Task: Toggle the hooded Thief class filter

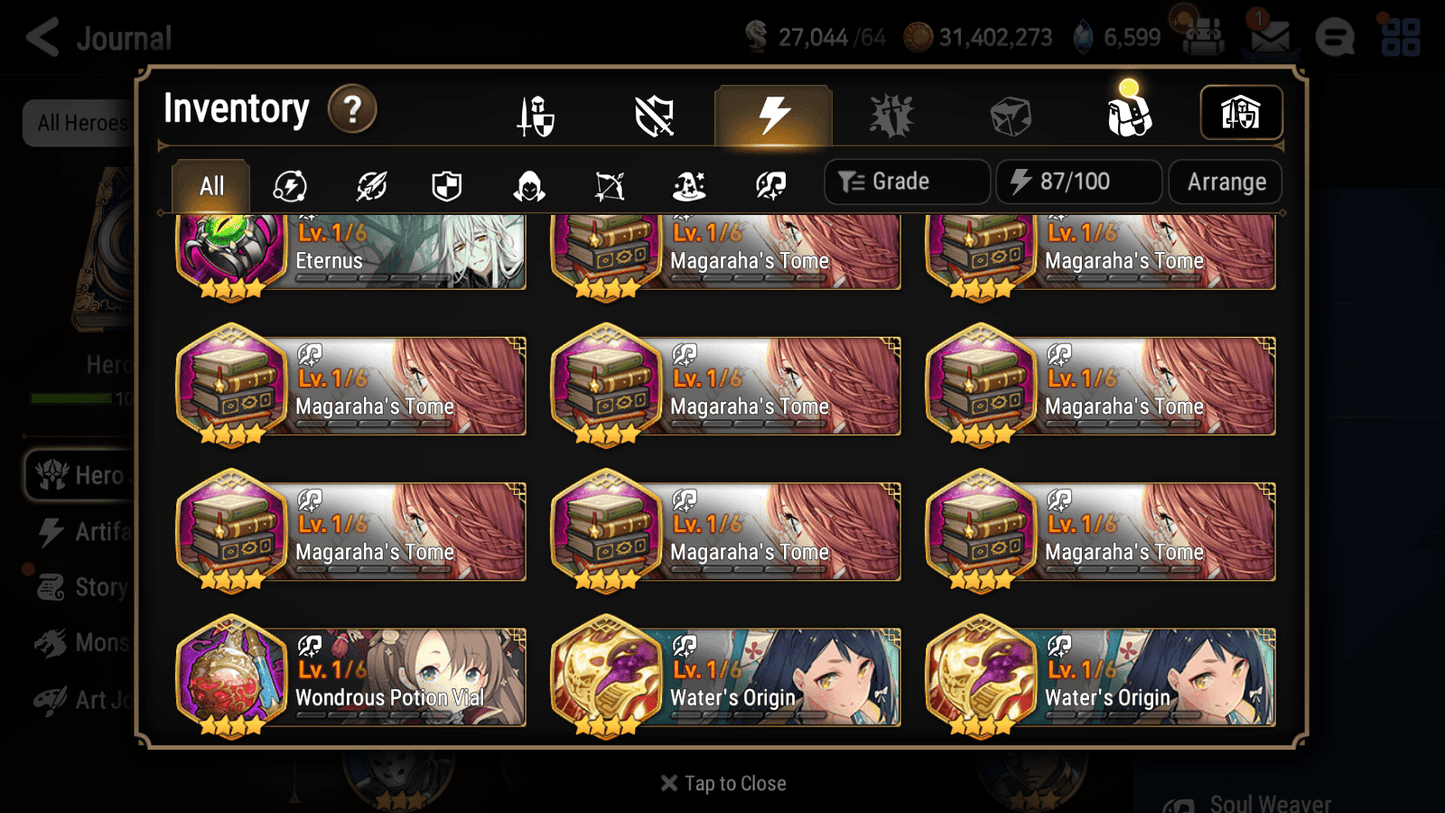Action: [527, 182]
